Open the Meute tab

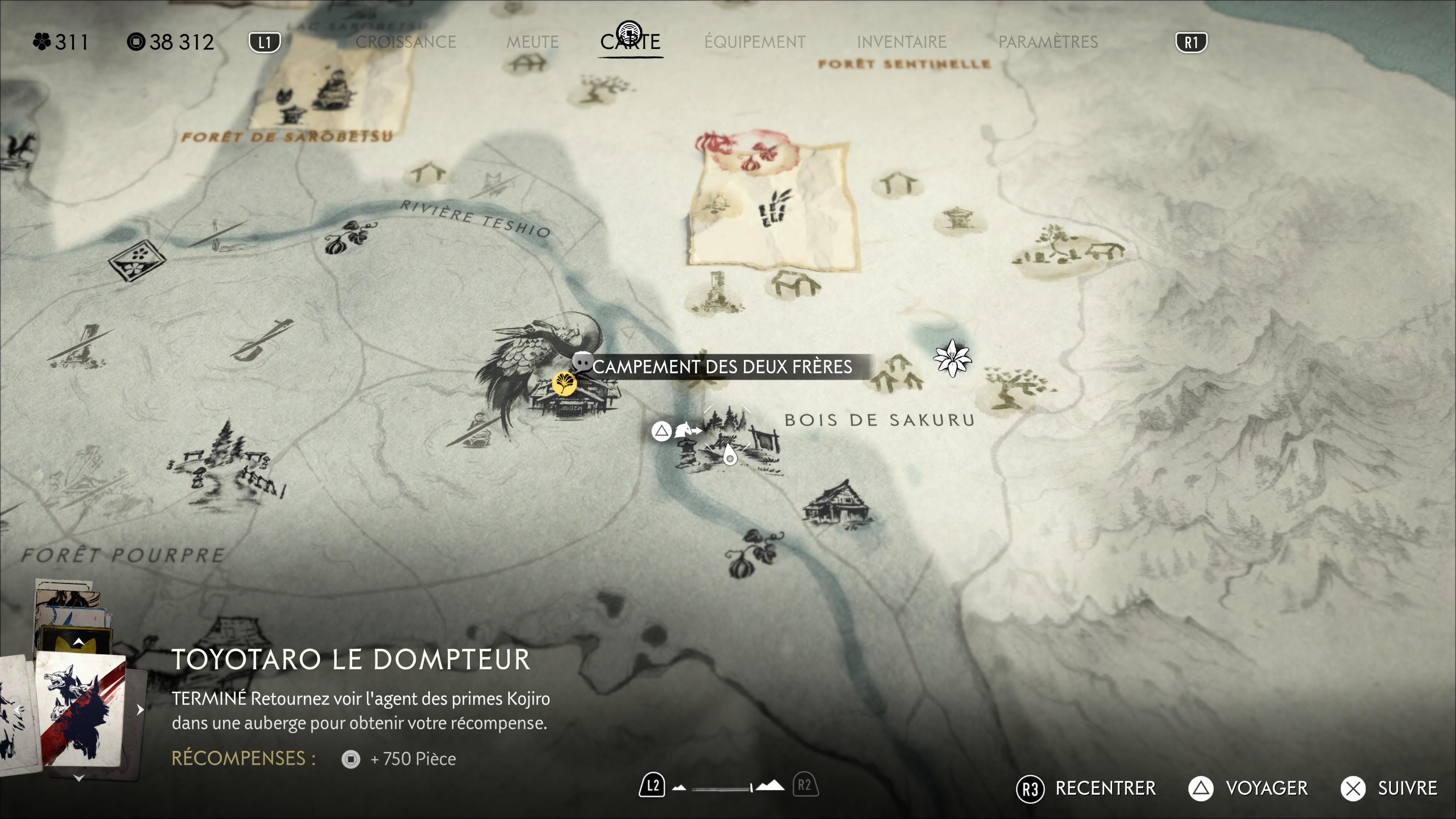[532, 42]
